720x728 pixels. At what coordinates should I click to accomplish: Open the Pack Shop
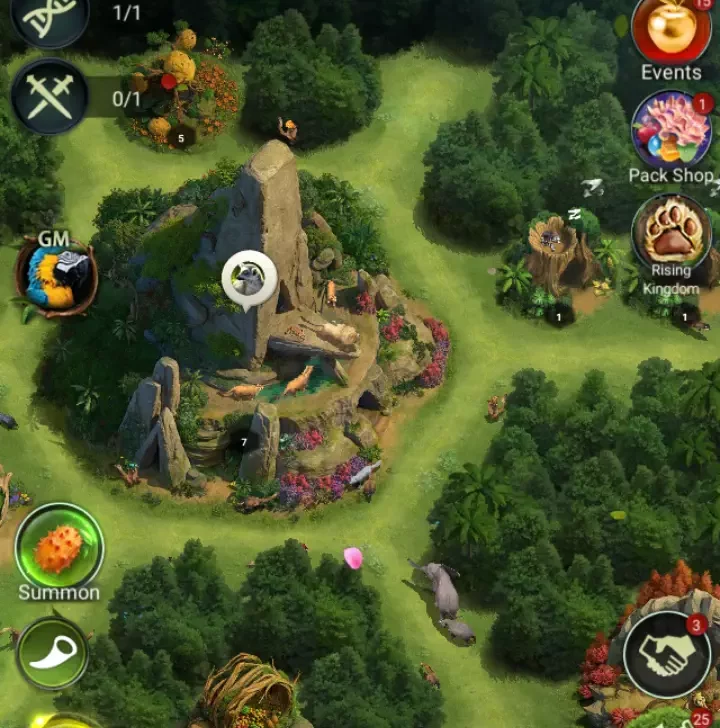[671, 130]
